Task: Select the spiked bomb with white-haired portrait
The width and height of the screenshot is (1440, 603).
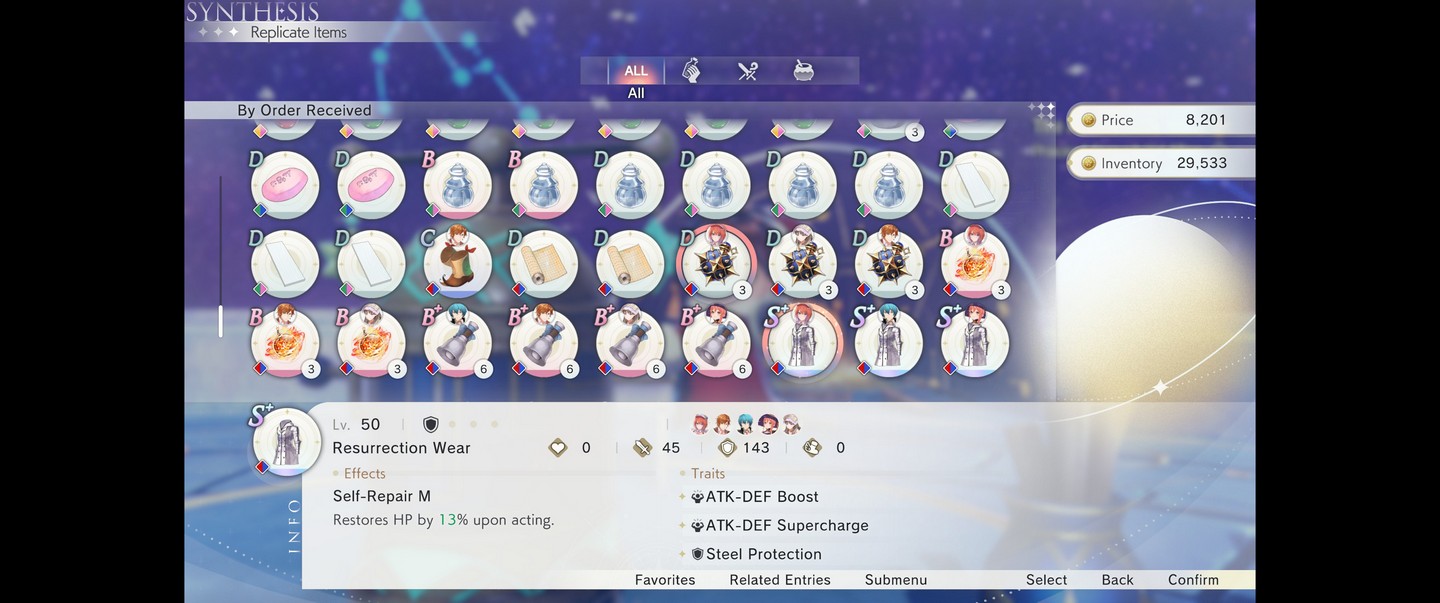Action: 802,263
